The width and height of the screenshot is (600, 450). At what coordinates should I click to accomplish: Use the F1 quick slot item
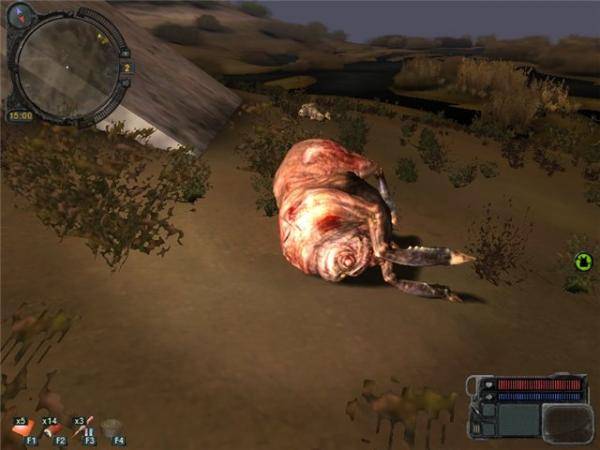(x=24, y=429)
